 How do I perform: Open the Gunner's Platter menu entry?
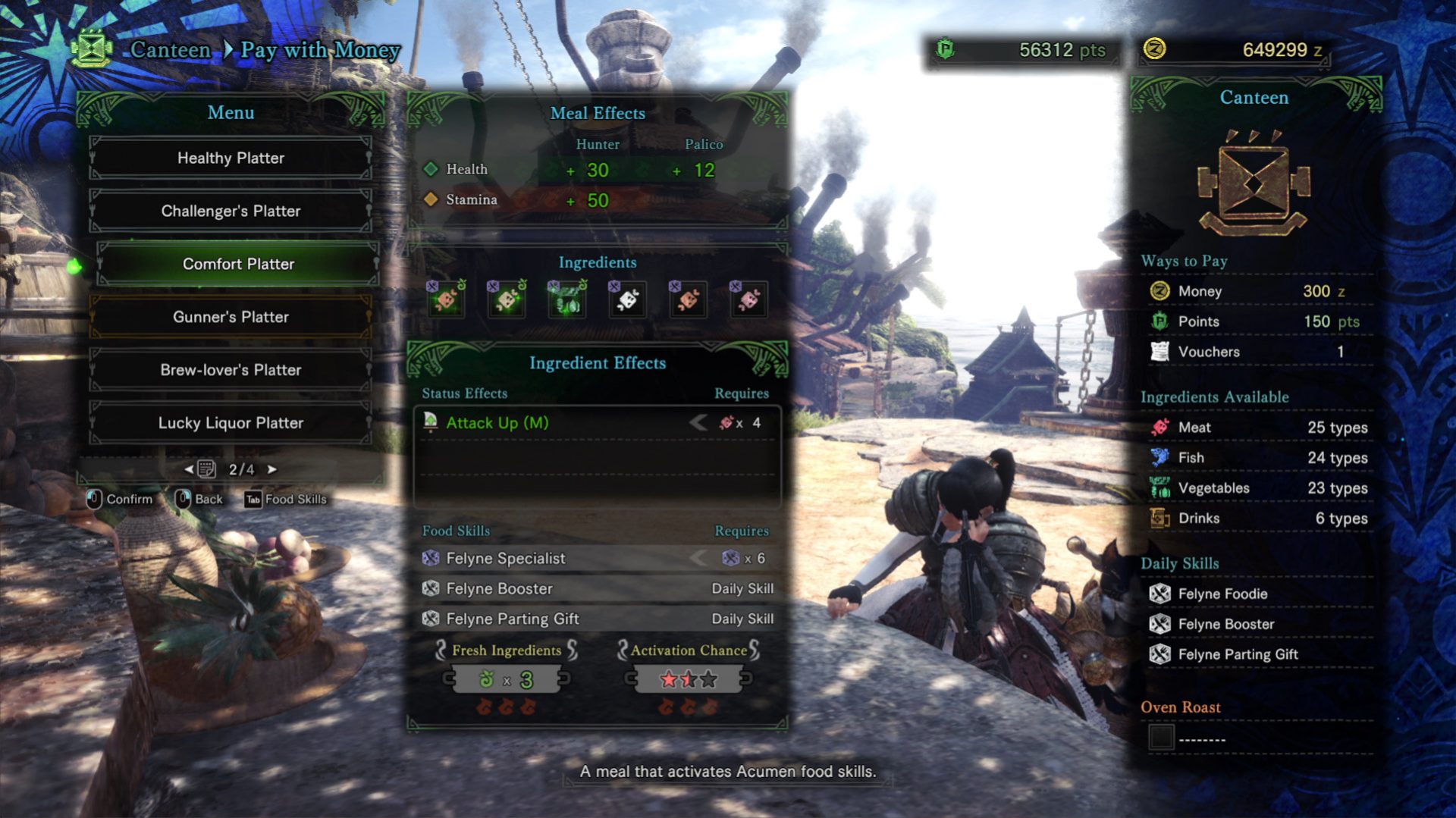231,317
